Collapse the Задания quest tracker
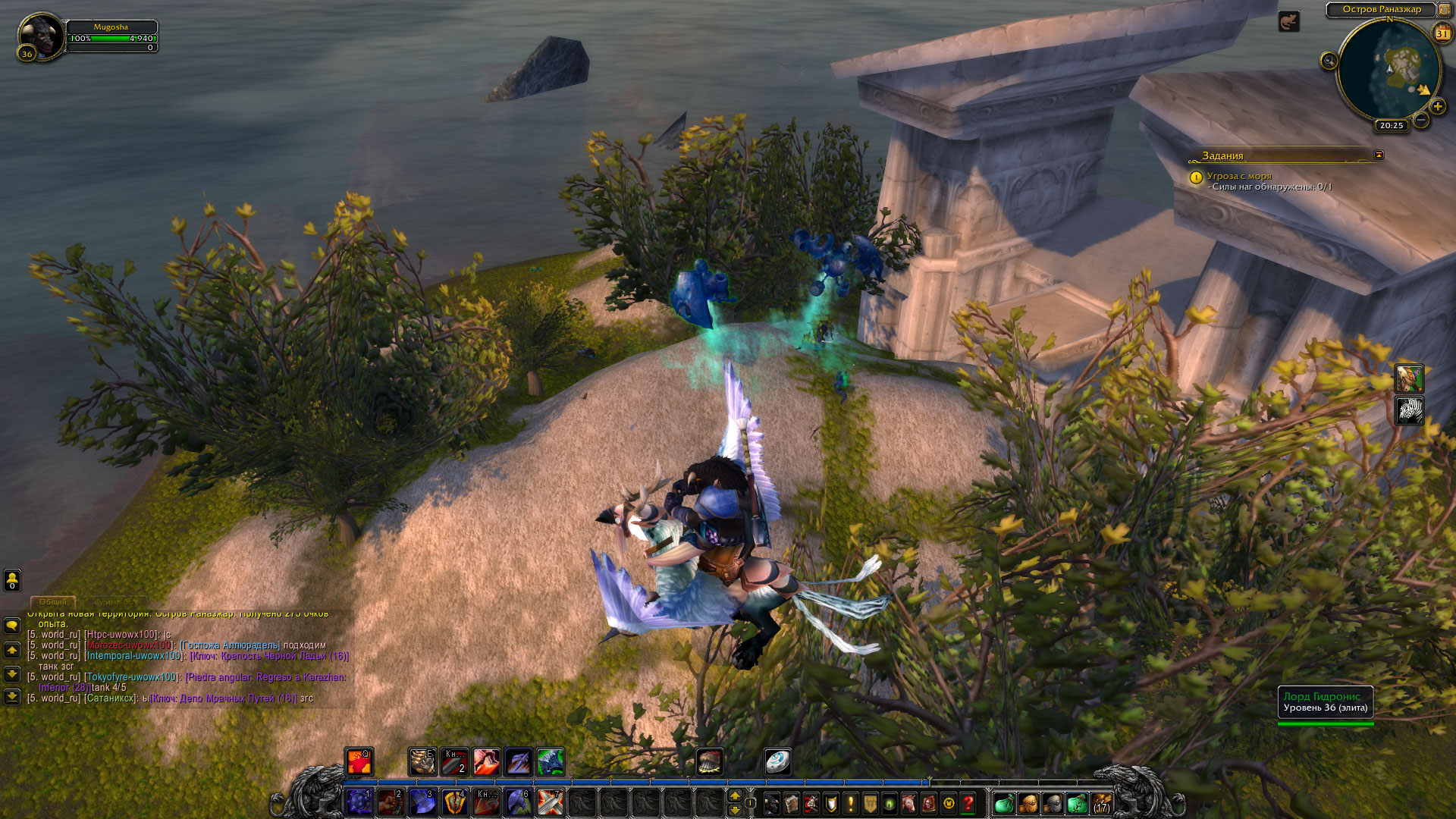1456x819 pixels. pyautogui.click(x=1379, y=155)
